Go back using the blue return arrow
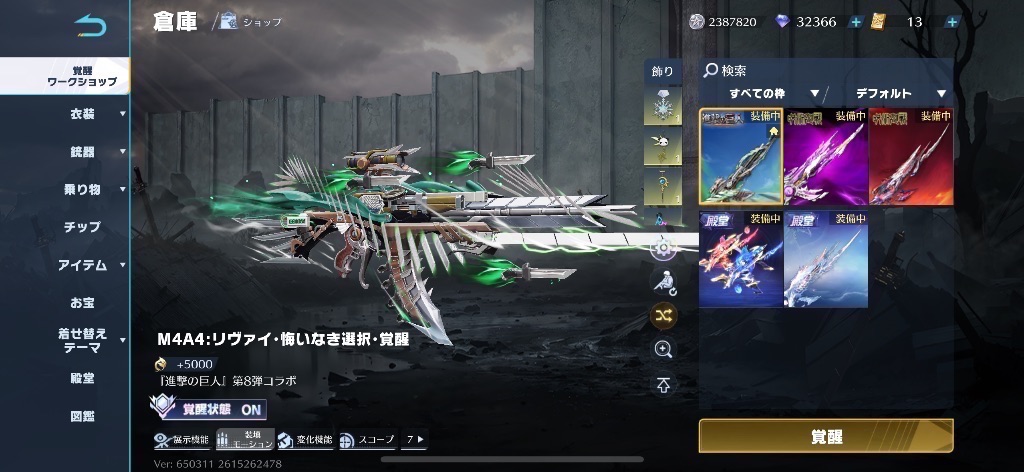1024x472 pixels. click(89, 27)
